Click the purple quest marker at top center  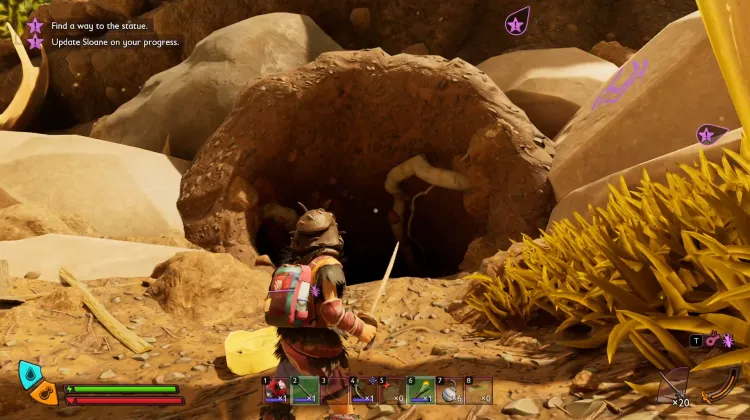(517, 22)
